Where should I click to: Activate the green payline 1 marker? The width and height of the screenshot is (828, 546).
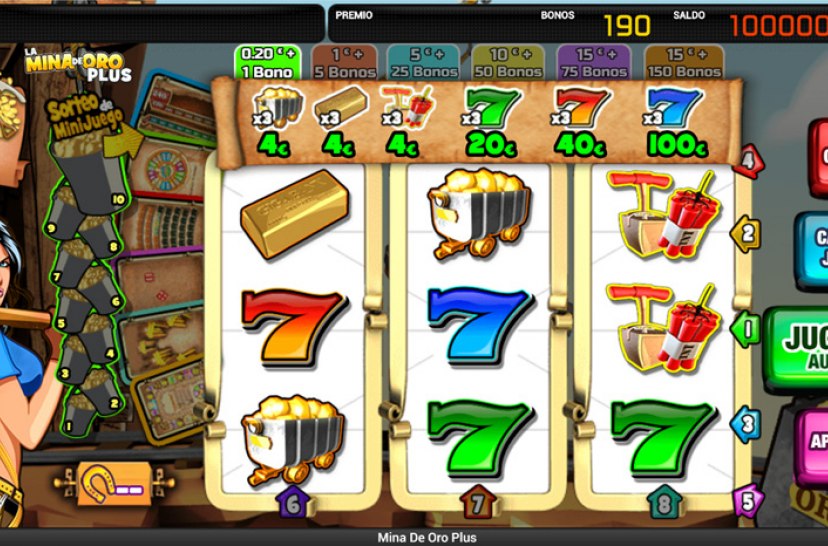[x=746, y=328]
